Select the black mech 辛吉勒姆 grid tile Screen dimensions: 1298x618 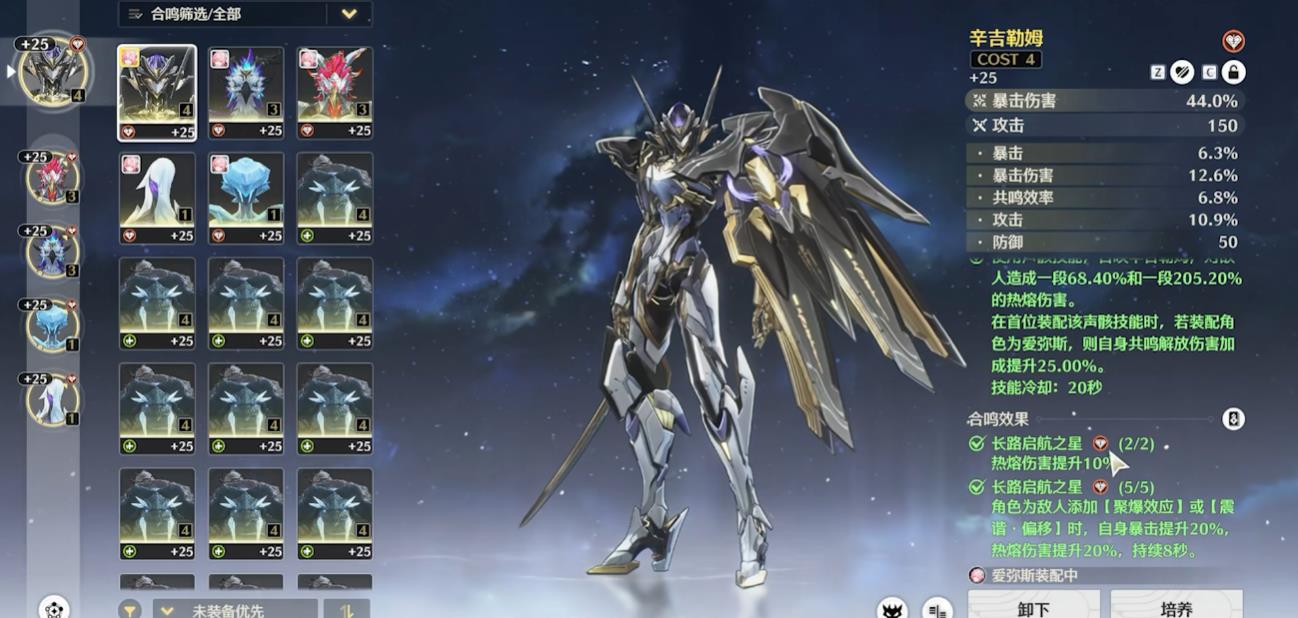point(157,92)
